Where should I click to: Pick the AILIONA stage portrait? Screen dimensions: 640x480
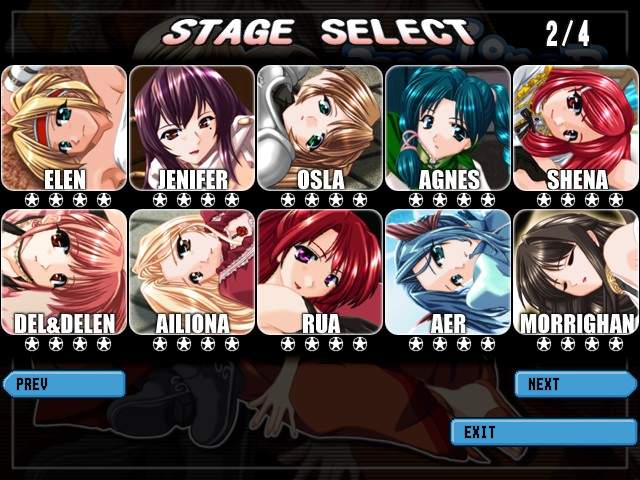(x=192, y=271)
